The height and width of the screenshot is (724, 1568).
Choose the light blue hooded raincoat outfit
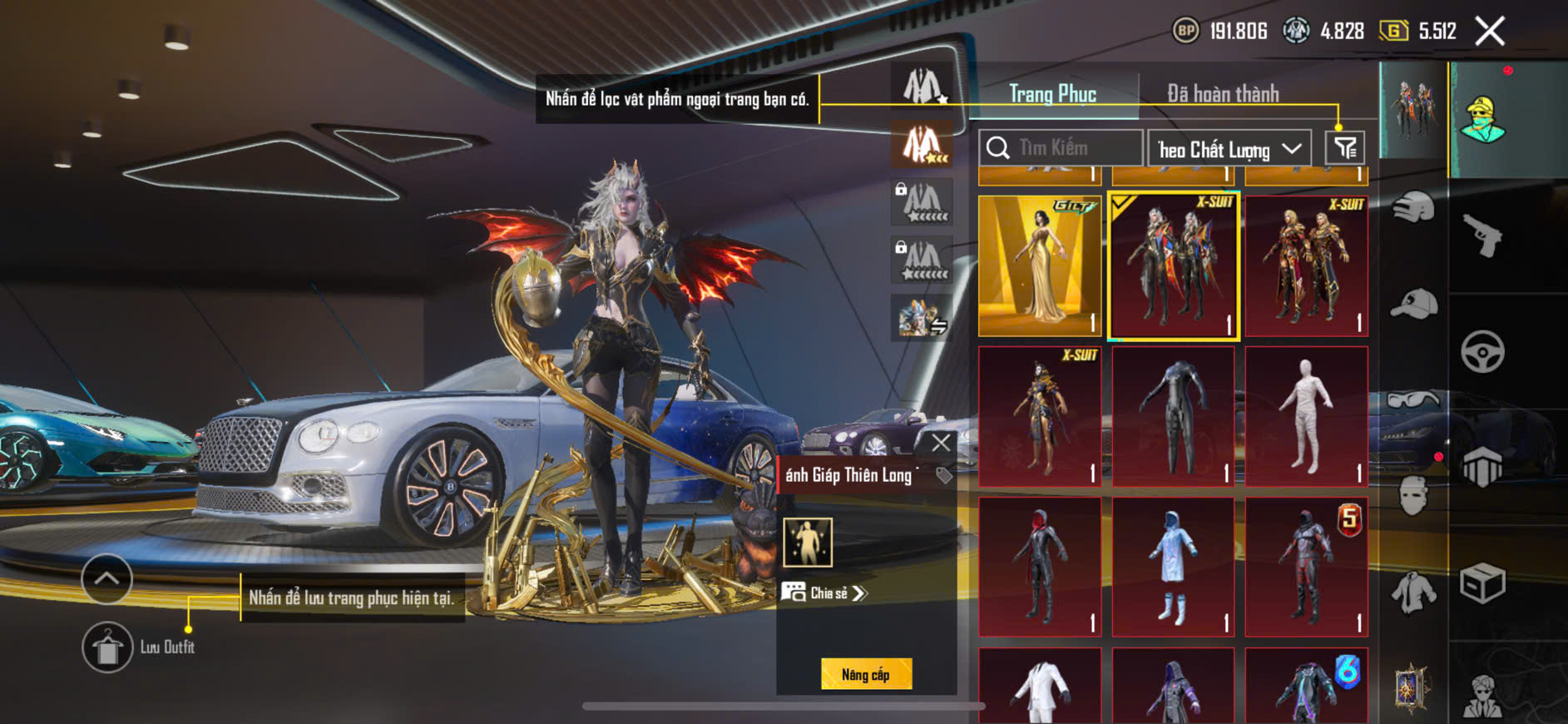point(1173,568)
